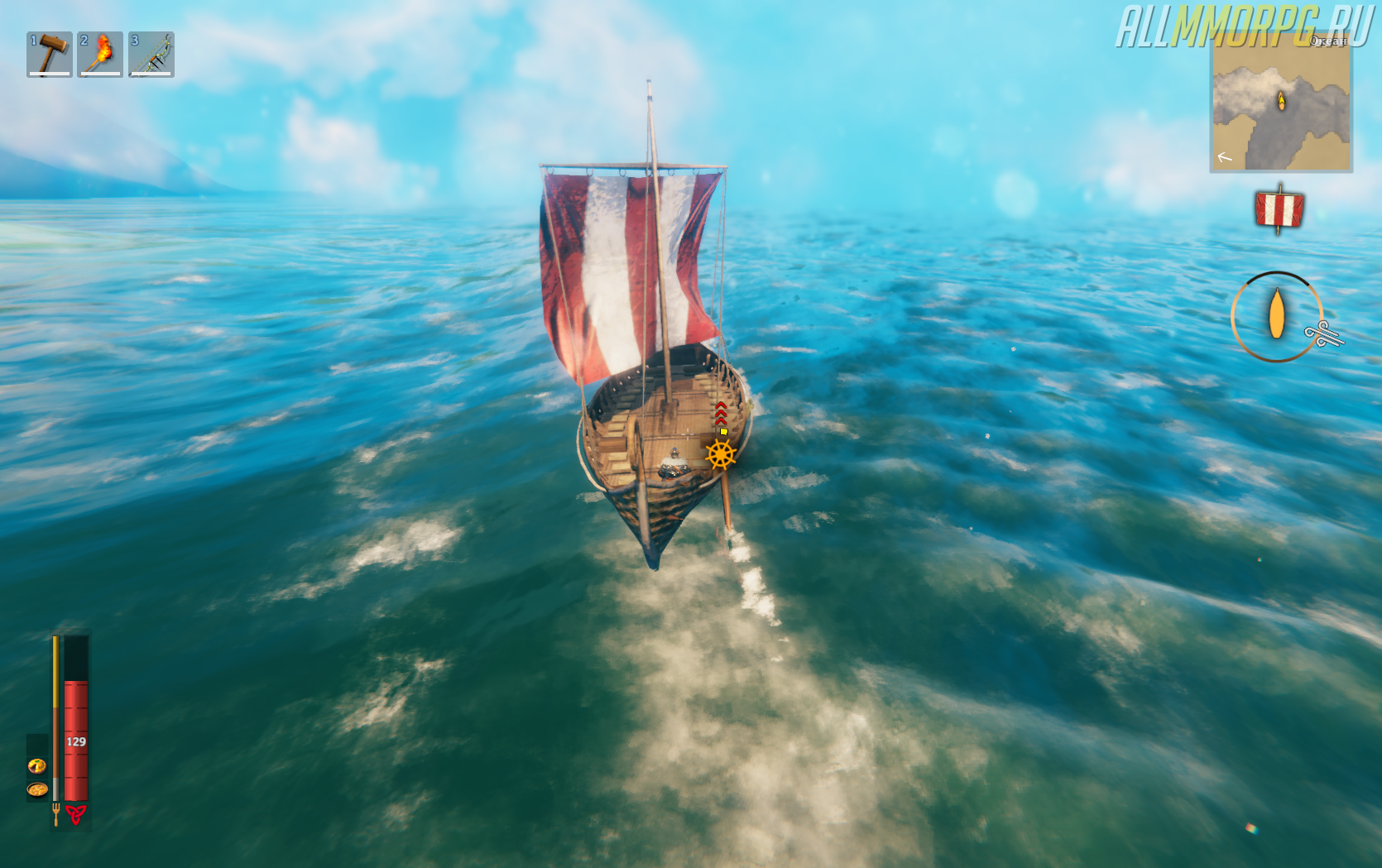Choose the bow in hotbar slot 3
The width and height of the screenshot is (1382, 868).
(x=151, y=55)
